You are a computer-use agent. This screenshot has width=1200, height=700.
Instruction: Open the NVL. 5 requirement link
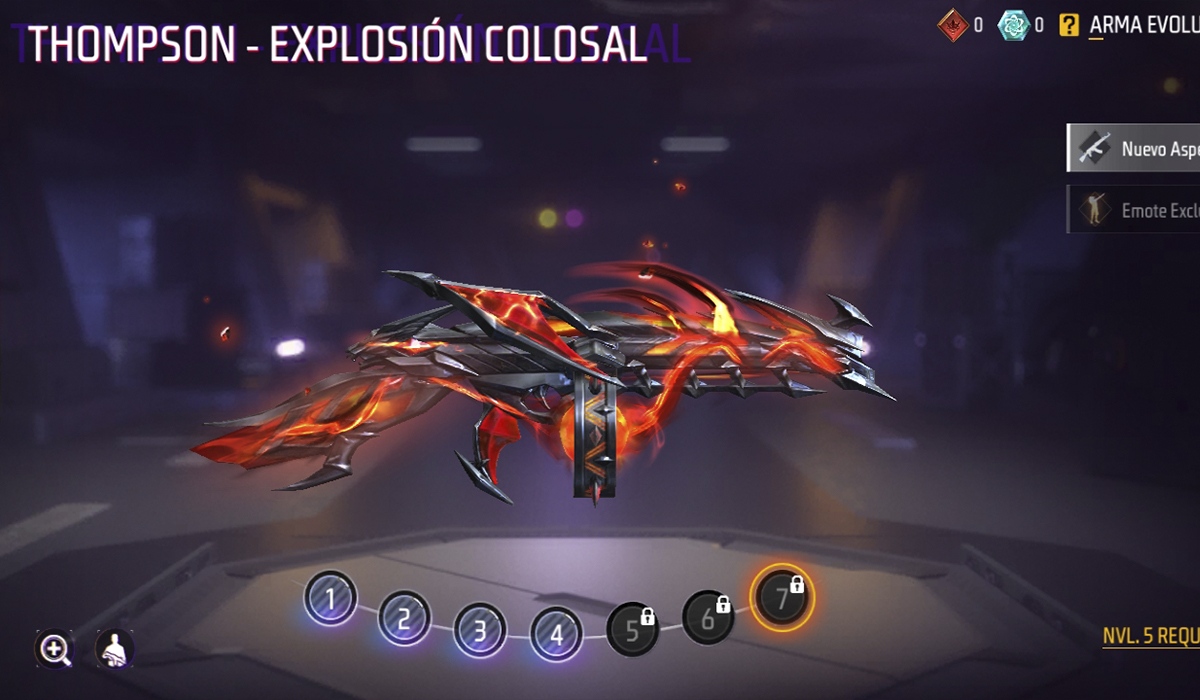(x=1150, y=637)
